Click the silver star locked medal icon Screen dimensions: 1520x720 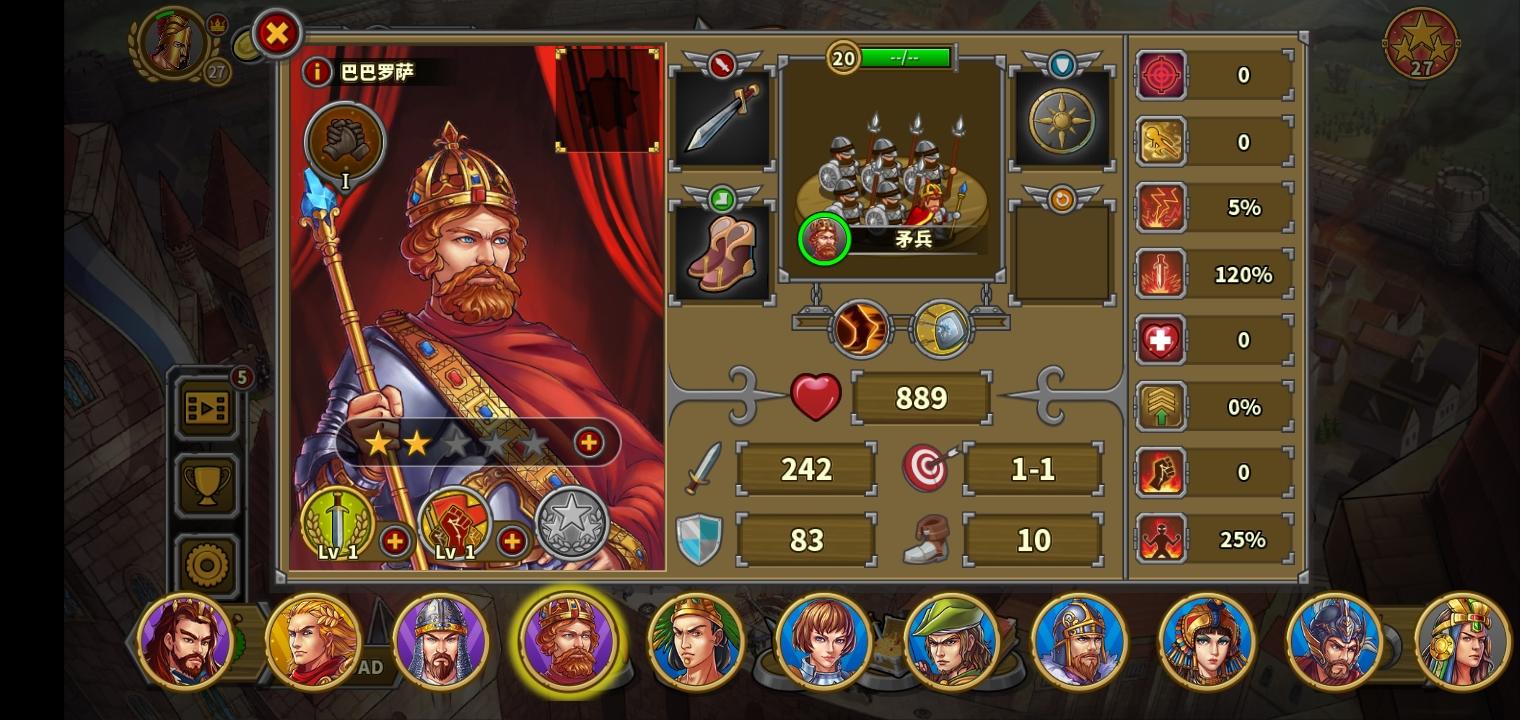pos(573,520)
